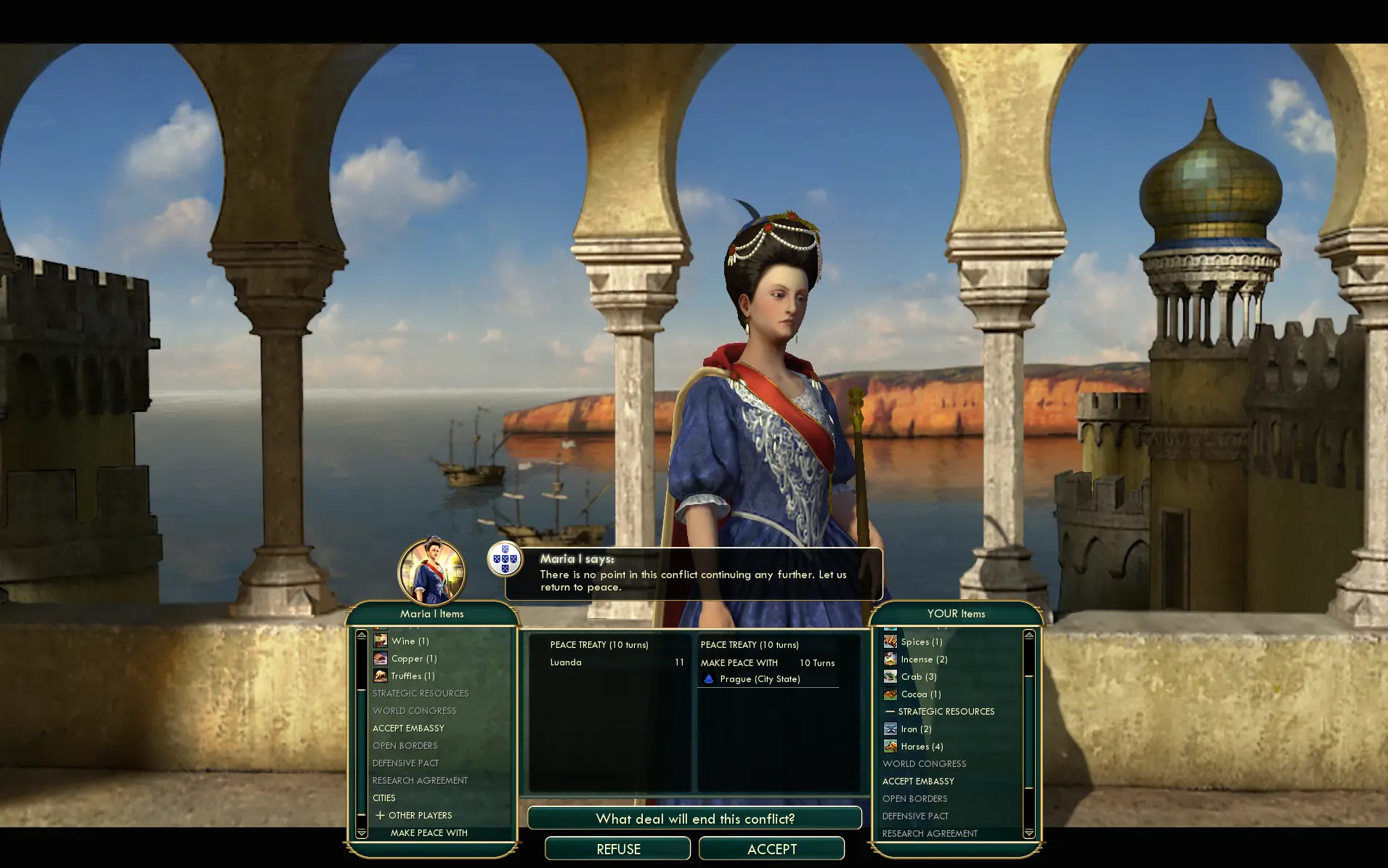Click the Truffles icon in Maria's panel
1388x868 pixels.
[x=381, y=676]
